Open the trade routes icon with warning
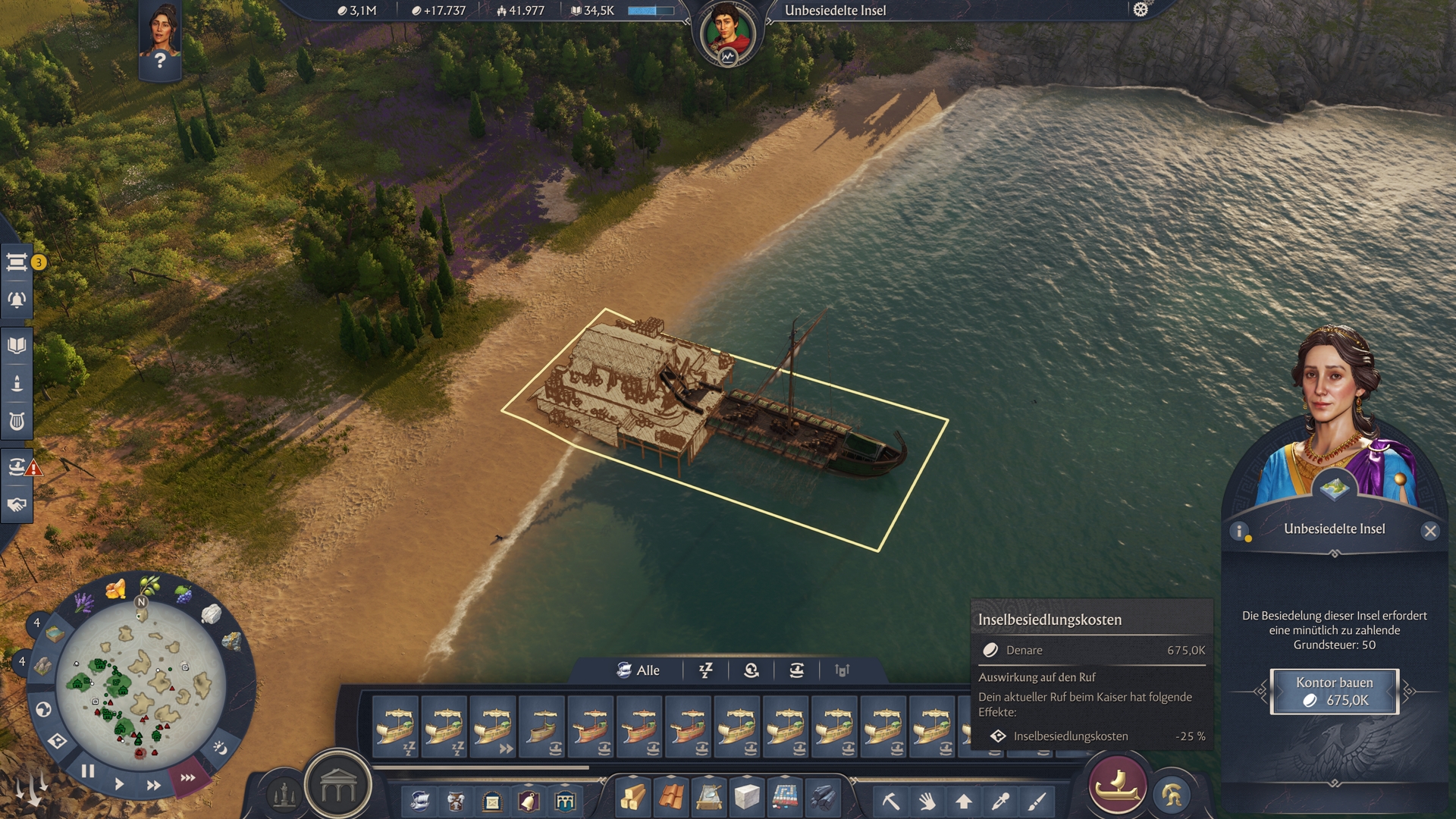Image resolution: width=1456 pixels, height=819 pixels. 17,466
